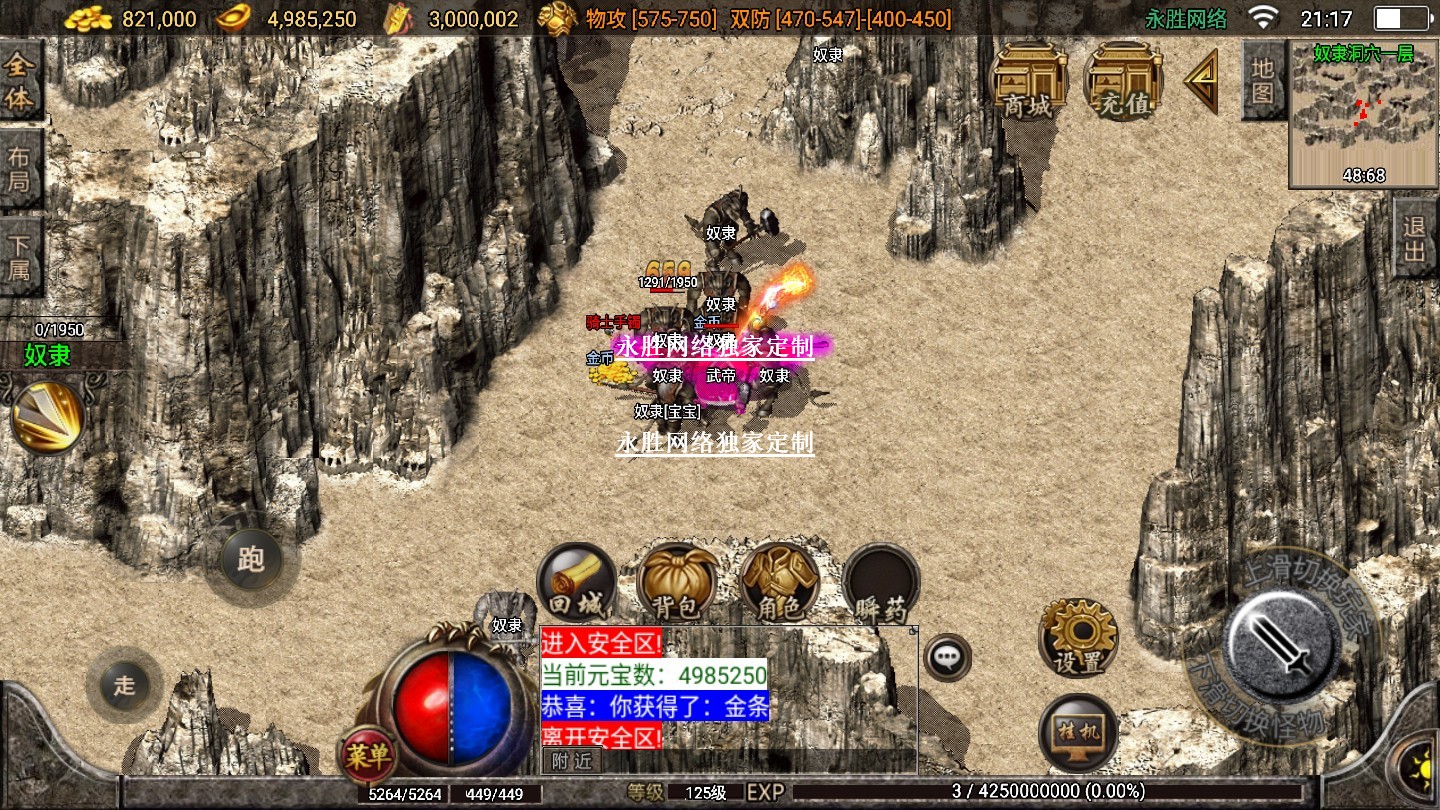1440x810 pixels.
Task: Select the 布局 tab
Action: [x=20, y=169]
